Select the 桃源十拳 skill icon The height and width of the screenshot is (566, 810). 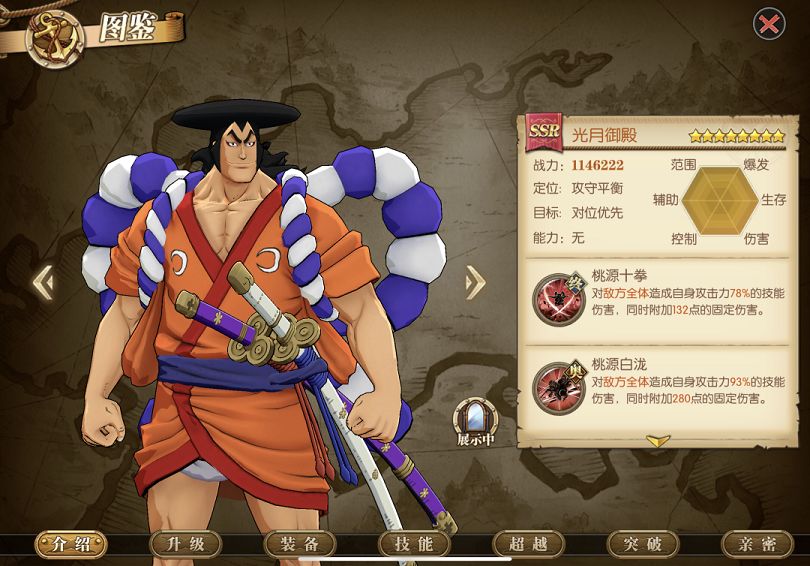click(553, 297)
